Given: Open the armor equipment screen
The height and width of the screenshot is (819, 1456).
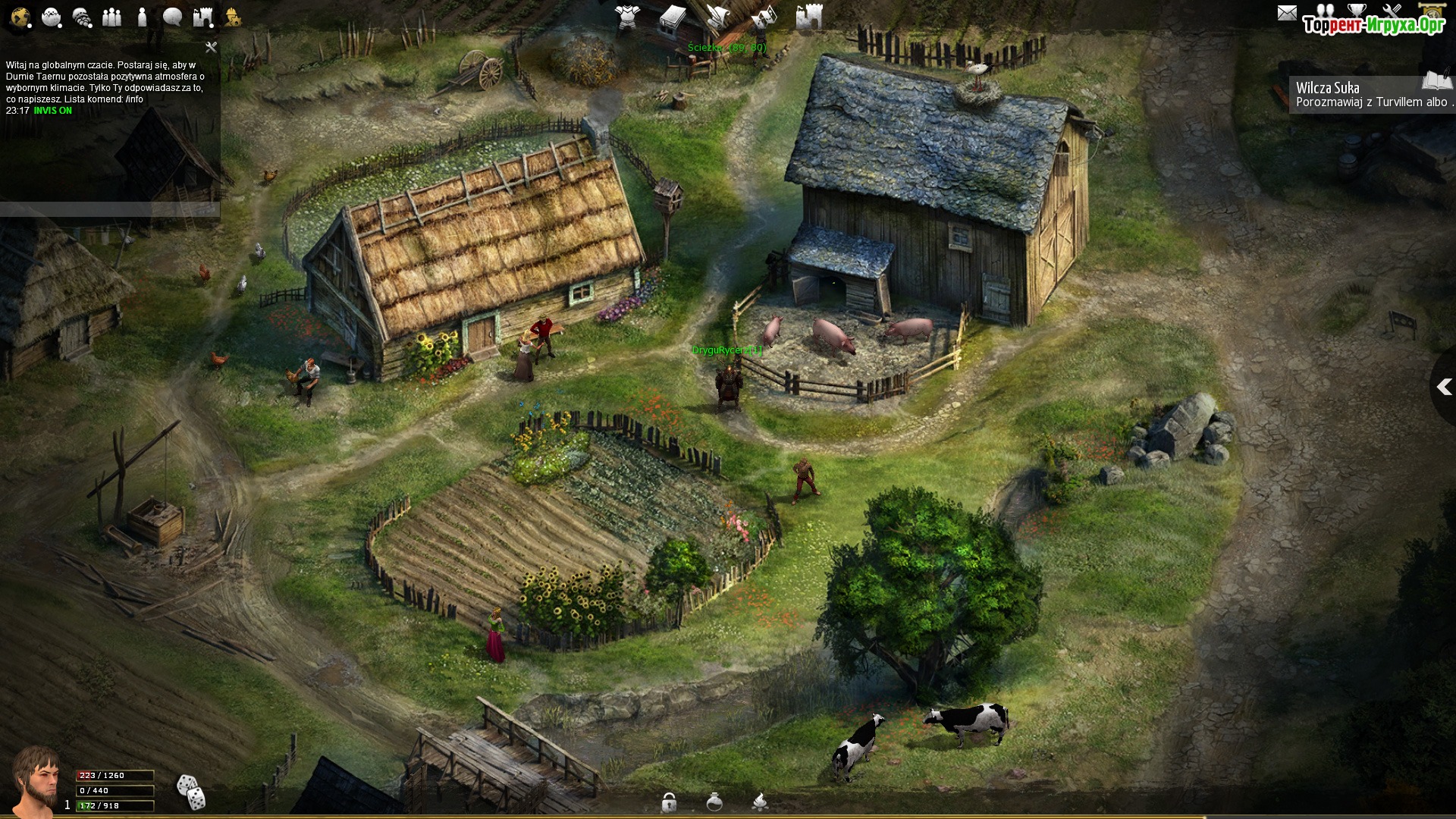Looking at the screenshot, I should pyautogui.click(x=627, y=17).
